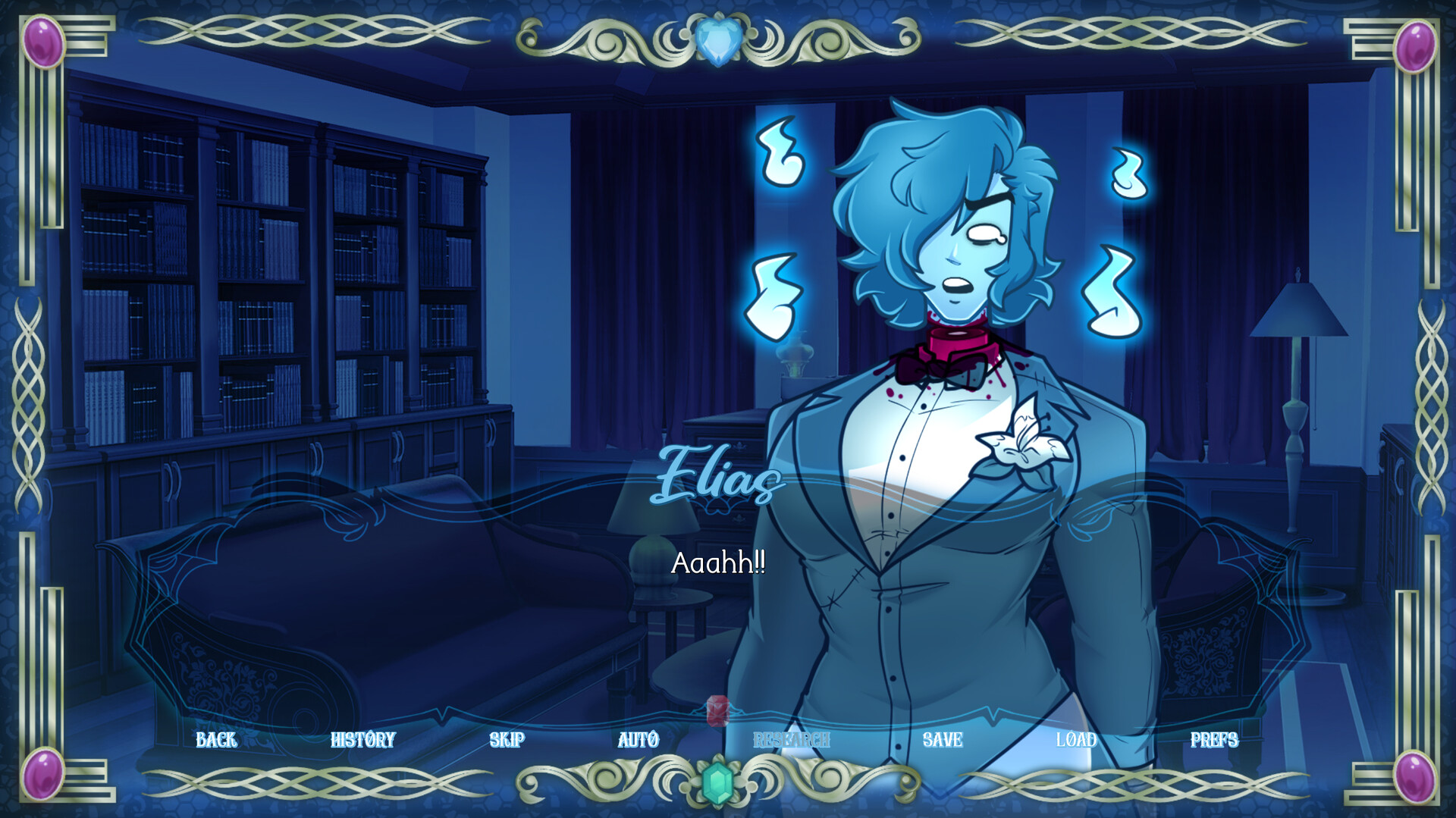The height and width of the screenshot is (818, 1456).
Task: Click SAVE to save the game
Action: [x=943, y=740]
